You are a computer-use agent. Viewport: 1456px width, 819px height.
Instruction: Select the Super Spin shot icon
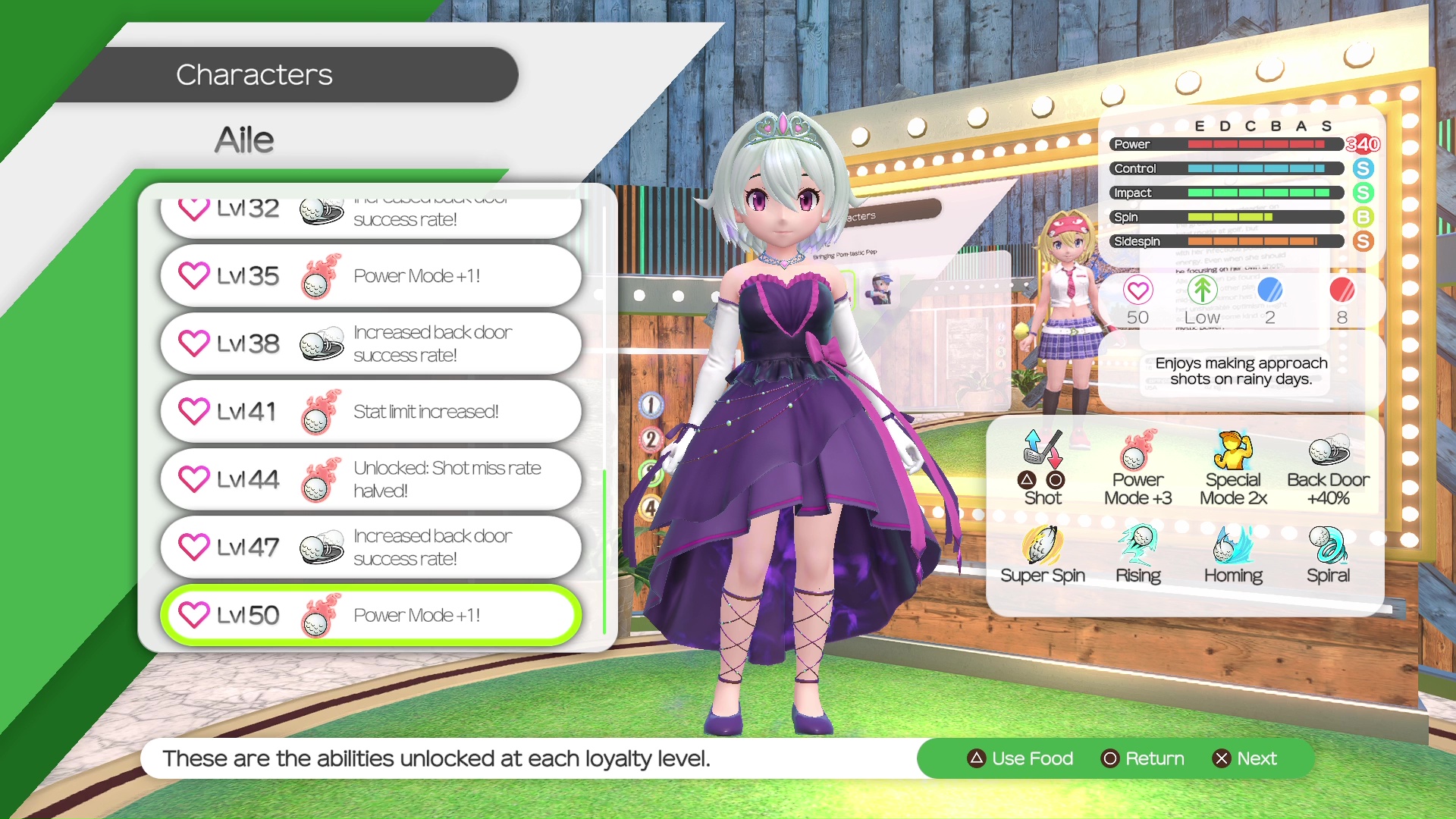(1042, 546)
